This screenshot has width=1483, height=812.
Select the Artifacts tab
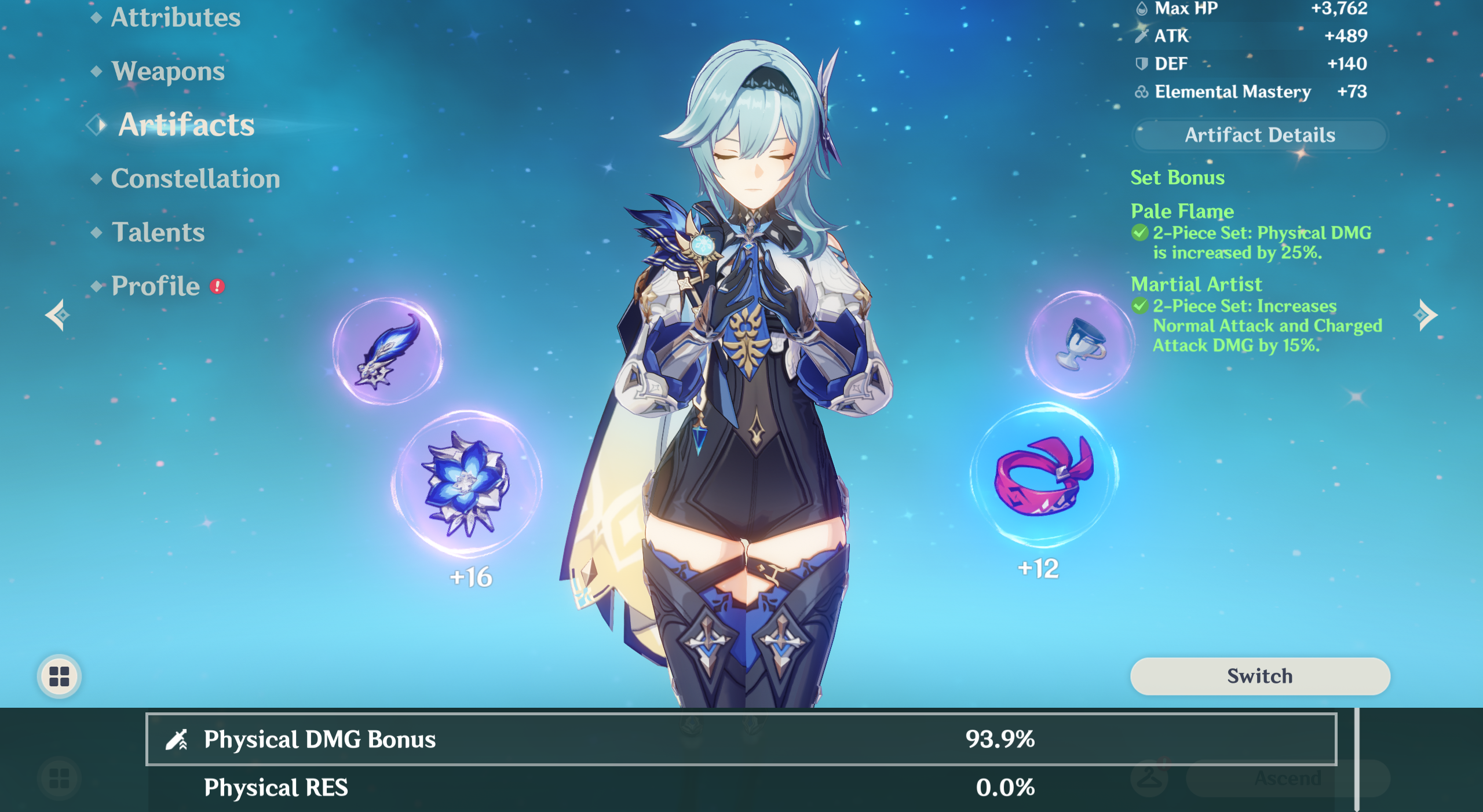click(x=186, y=125)
